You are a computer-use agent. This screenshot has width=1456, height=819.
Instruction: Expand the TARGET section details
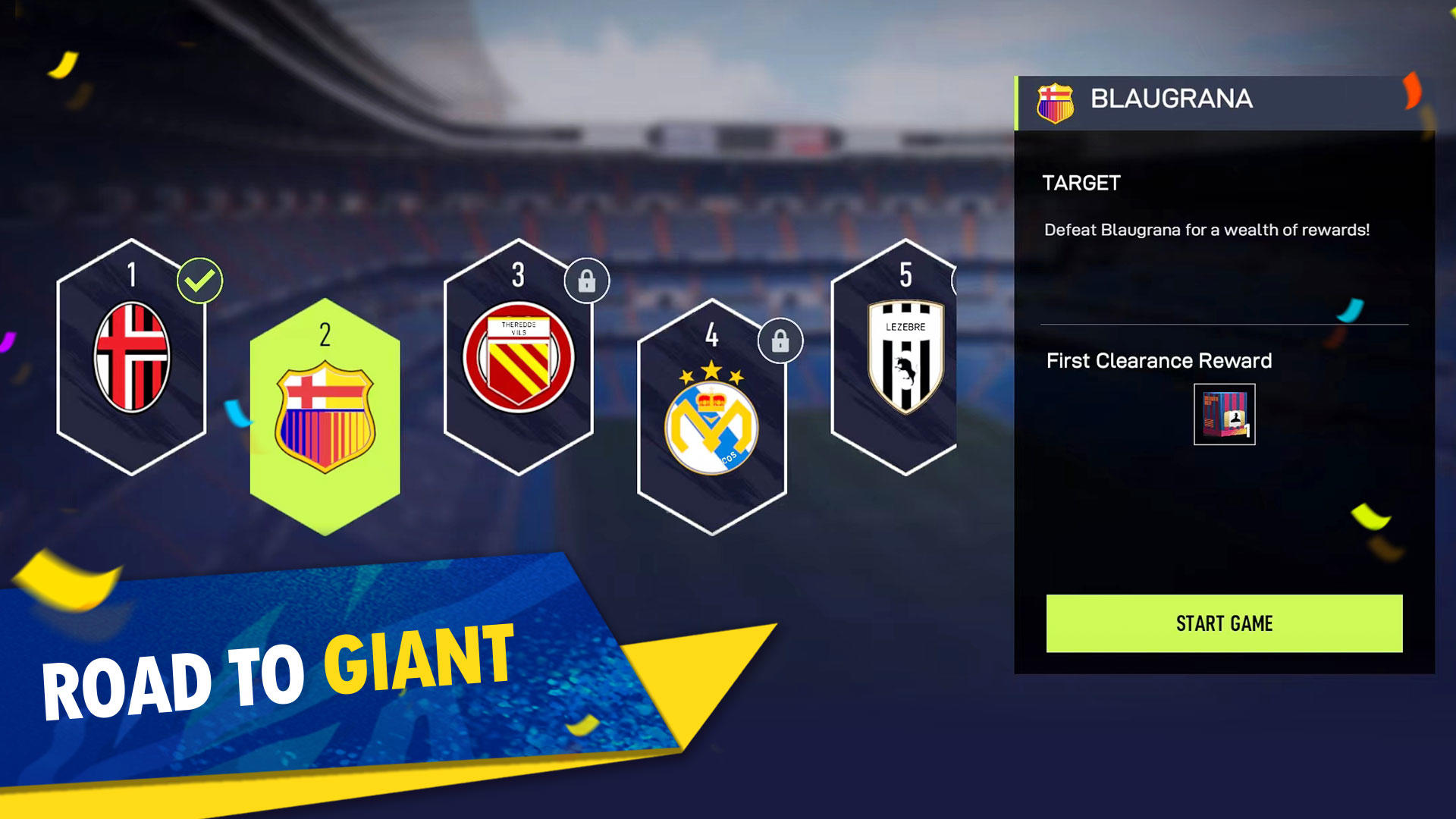1081,184
